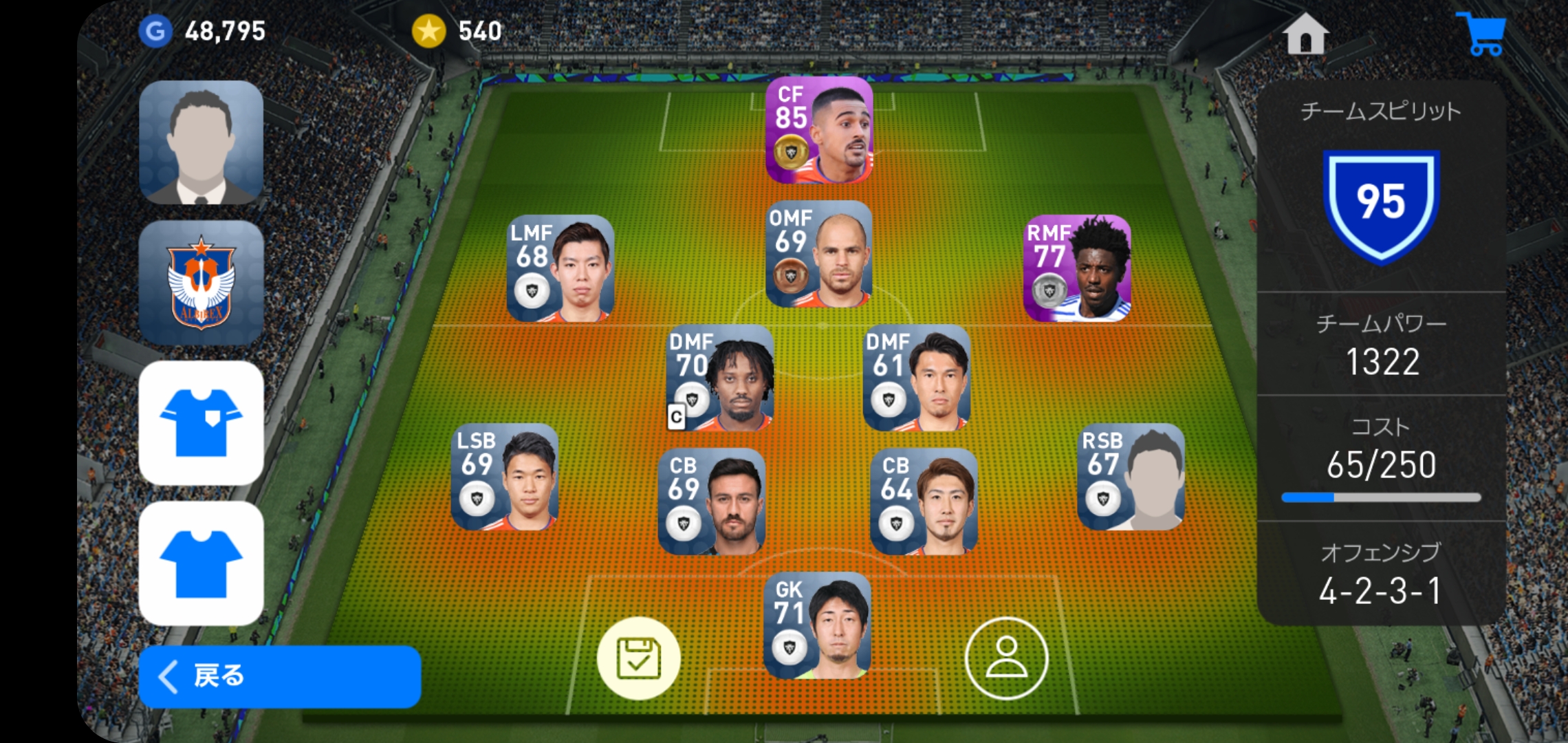
Task: Select the RSB 67 player card
Action: 1131,477
